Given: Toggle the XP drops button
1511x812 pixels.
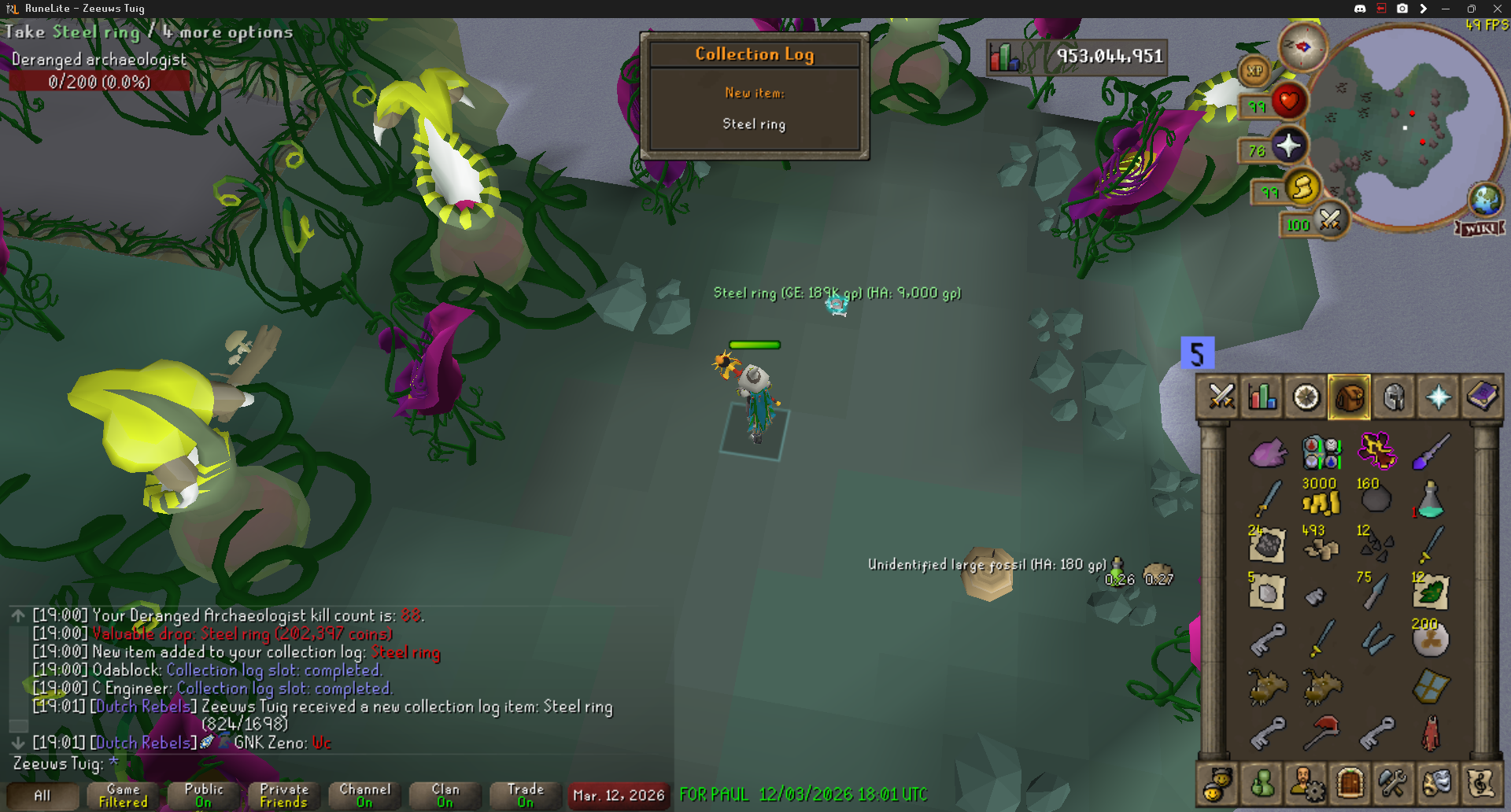Looking at the screenshot, I should 1254,71.
